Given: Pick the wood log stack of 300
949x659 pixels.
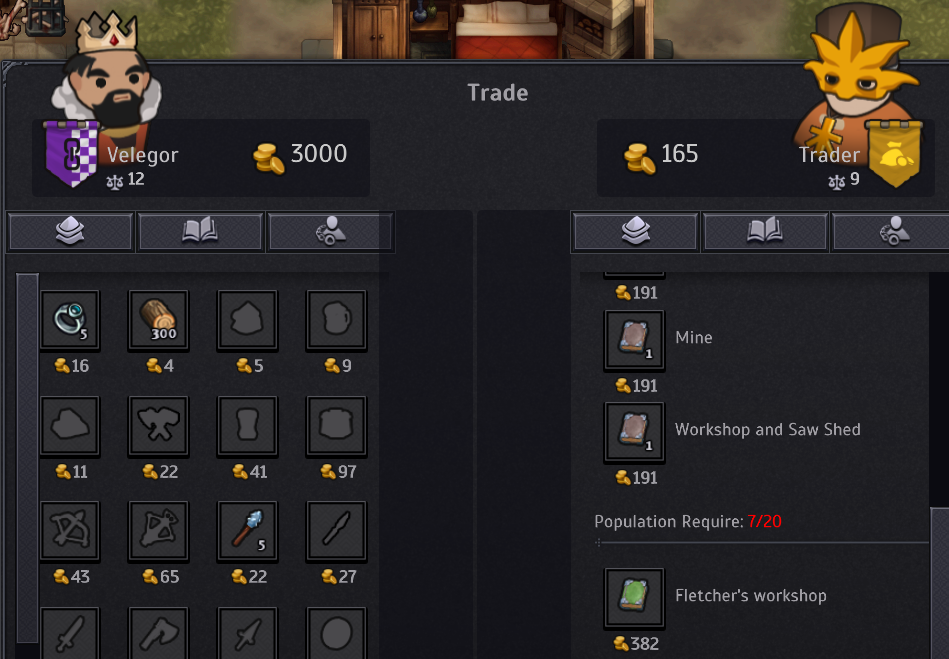Looking at the screenshot, I should point(158,321).
